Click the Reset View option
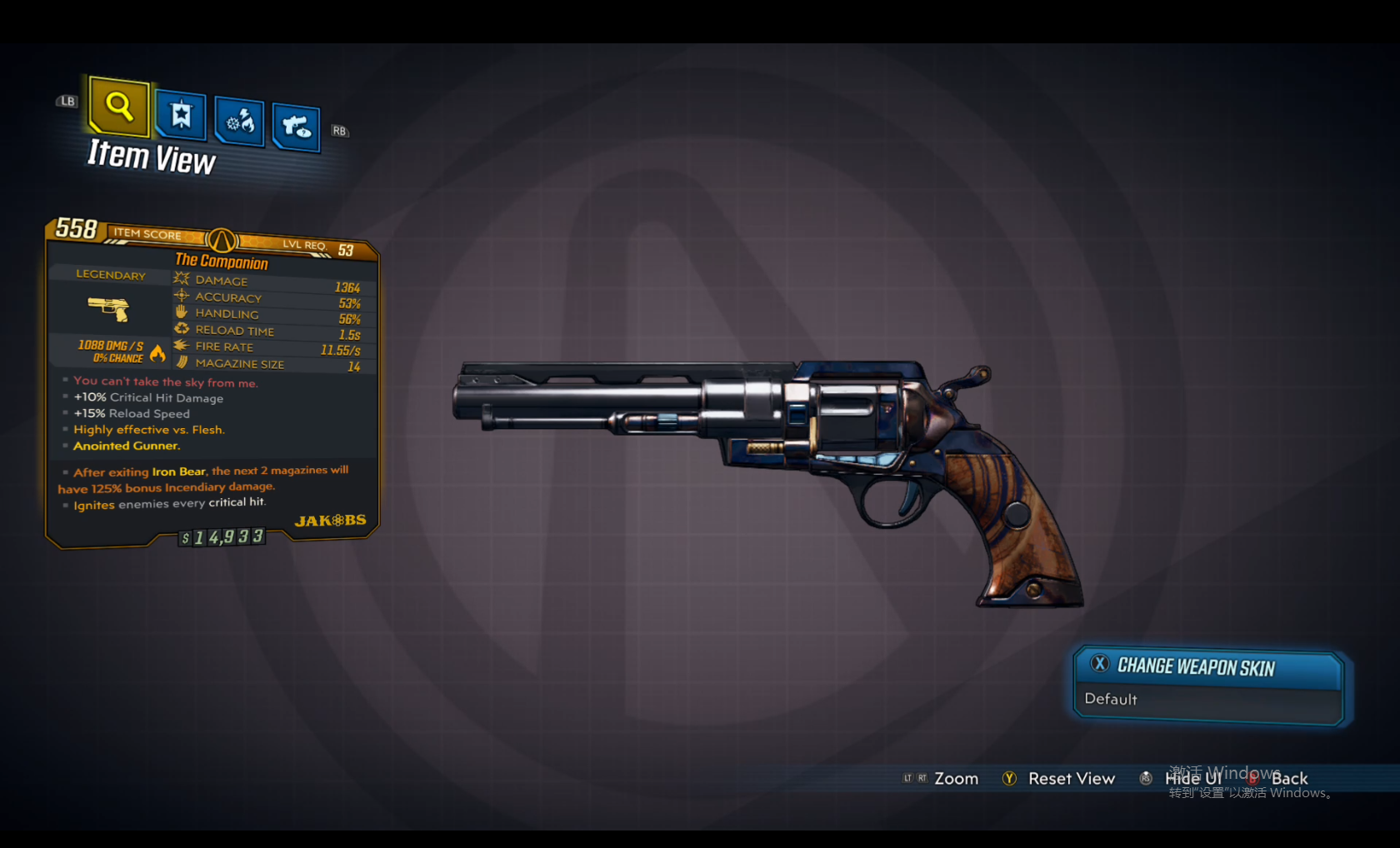The width and height of the screenshot is (1400, 848). click(x=1070, y=779)
